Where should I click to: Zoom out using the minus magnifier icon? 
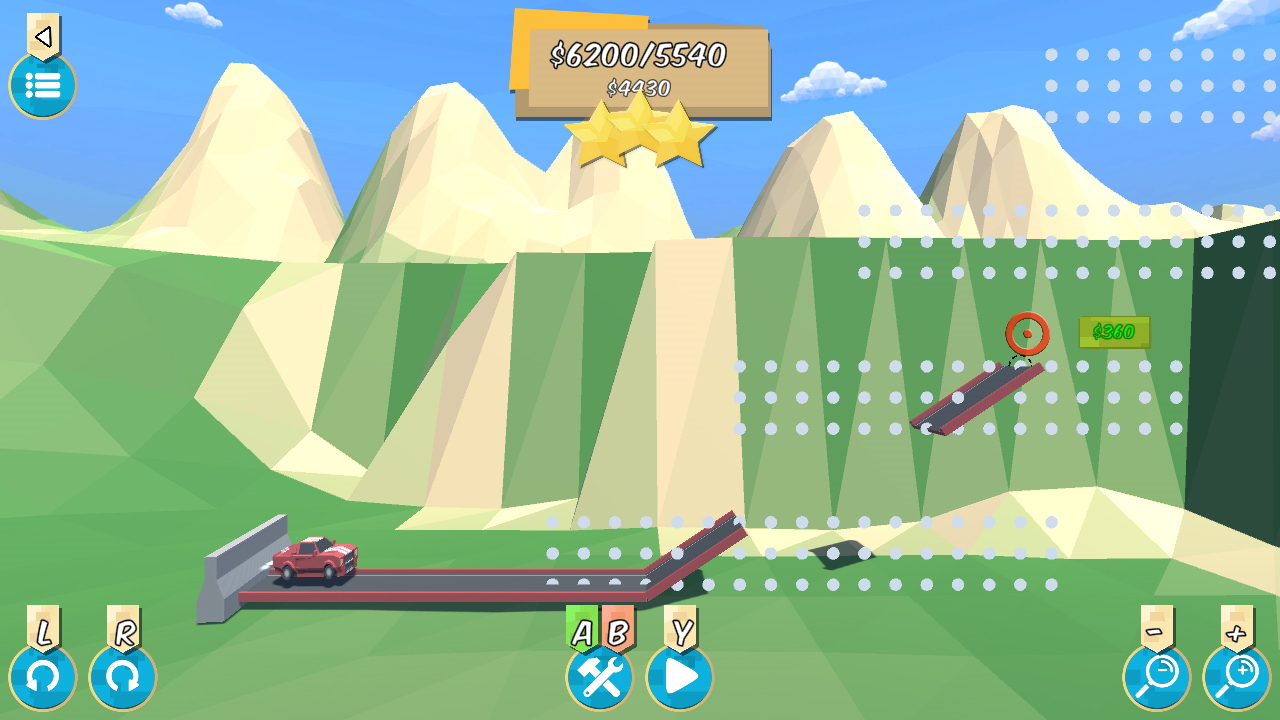pos(1158,675)
